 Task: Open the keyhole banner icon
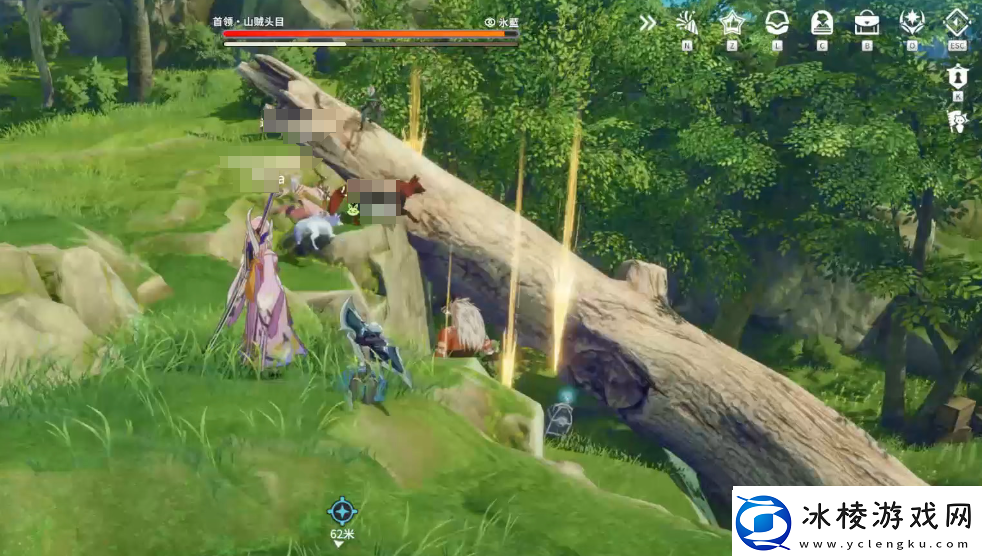click(x=957, y=76)
